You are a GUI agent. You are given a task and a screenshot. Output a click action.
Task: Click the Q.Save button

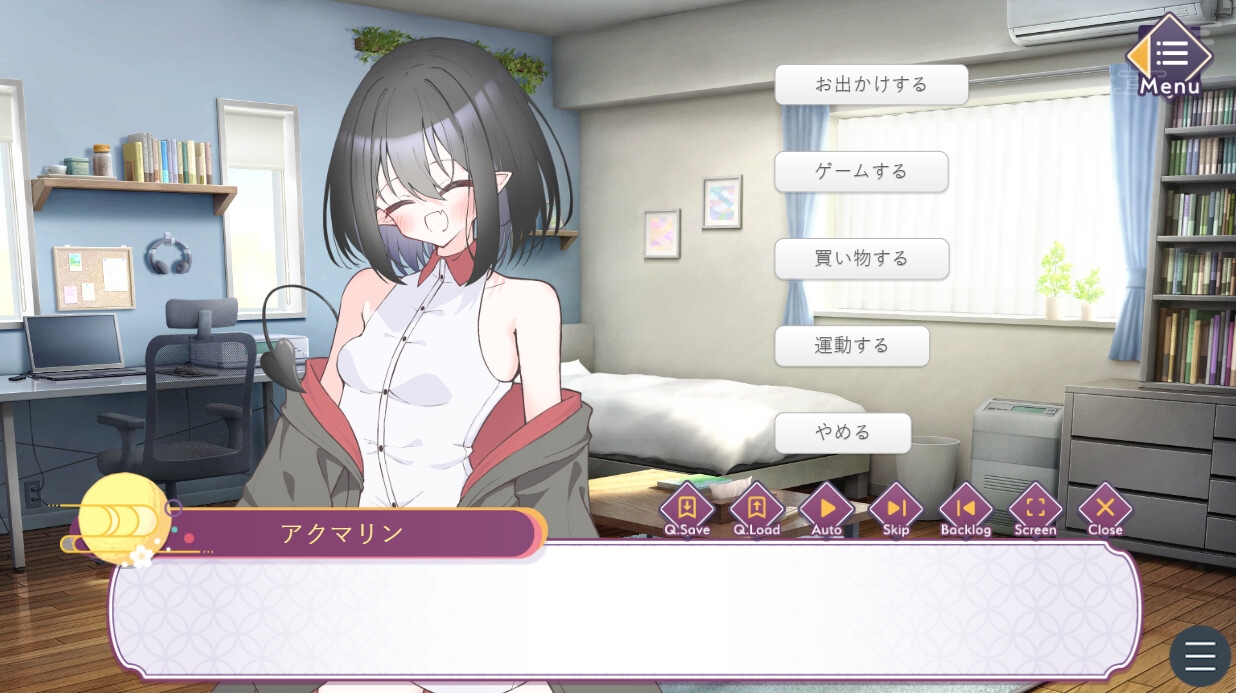pos(687,509)
